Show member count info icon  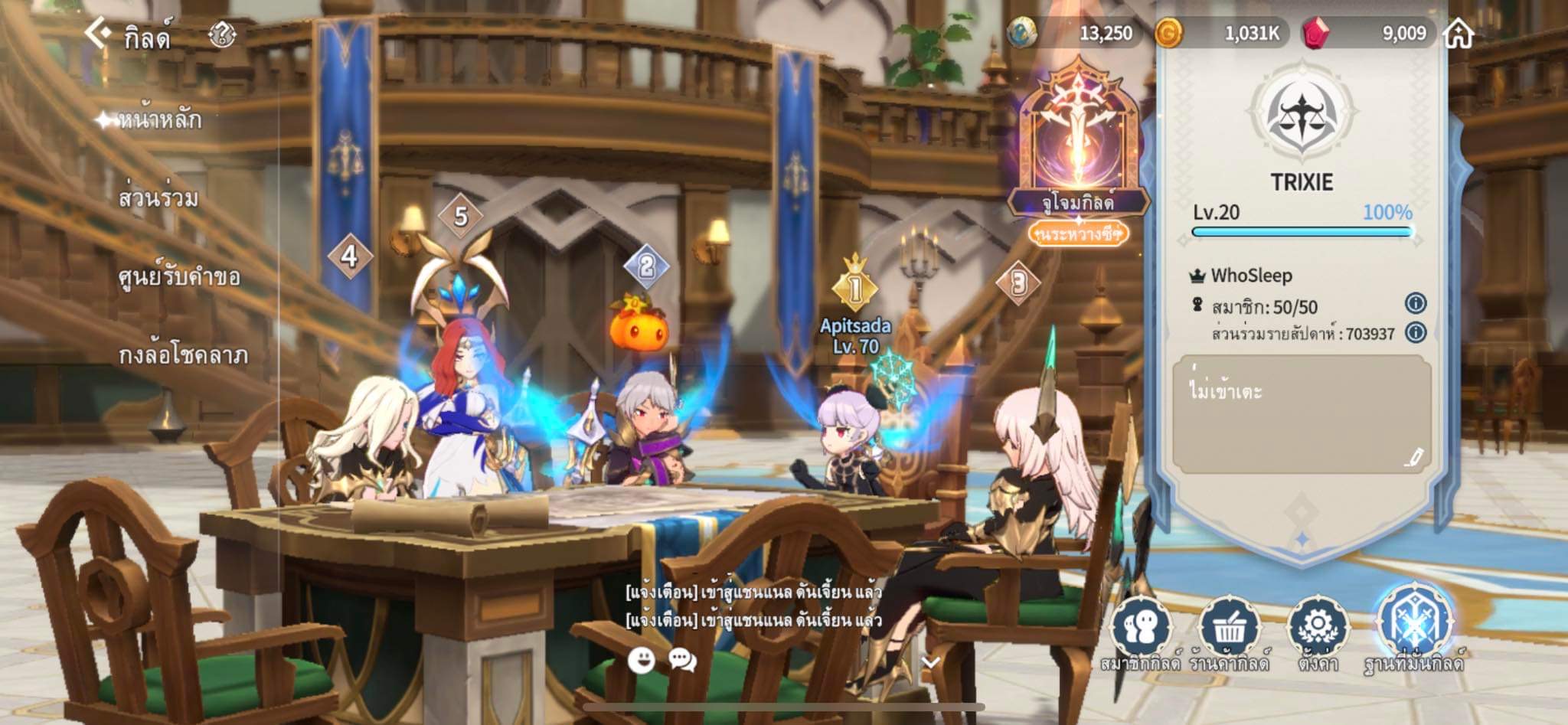click(x=1415, y=304)
